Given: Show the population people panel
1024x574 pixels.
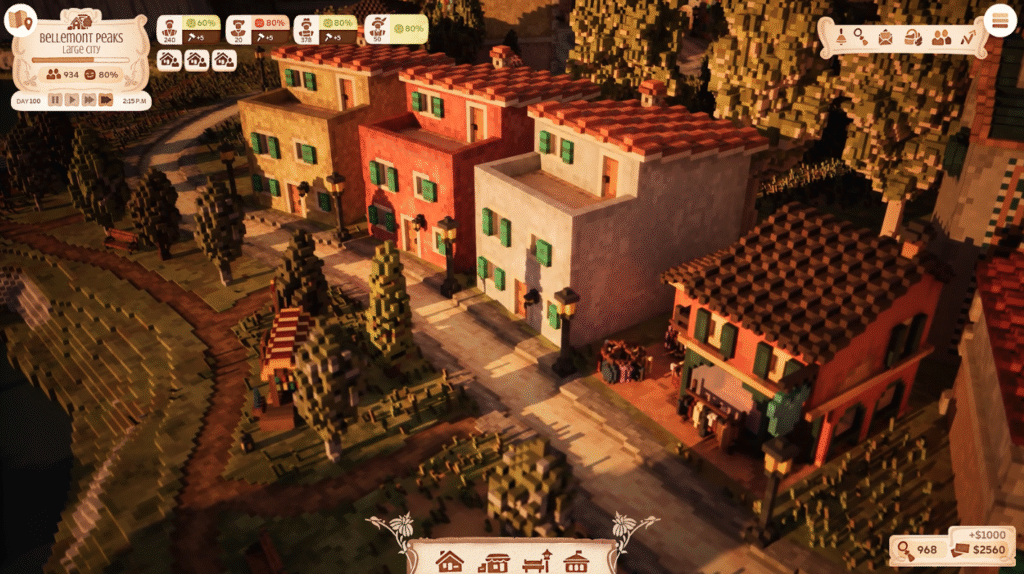Looking at the screenshot, I should [x=941, y=38].
